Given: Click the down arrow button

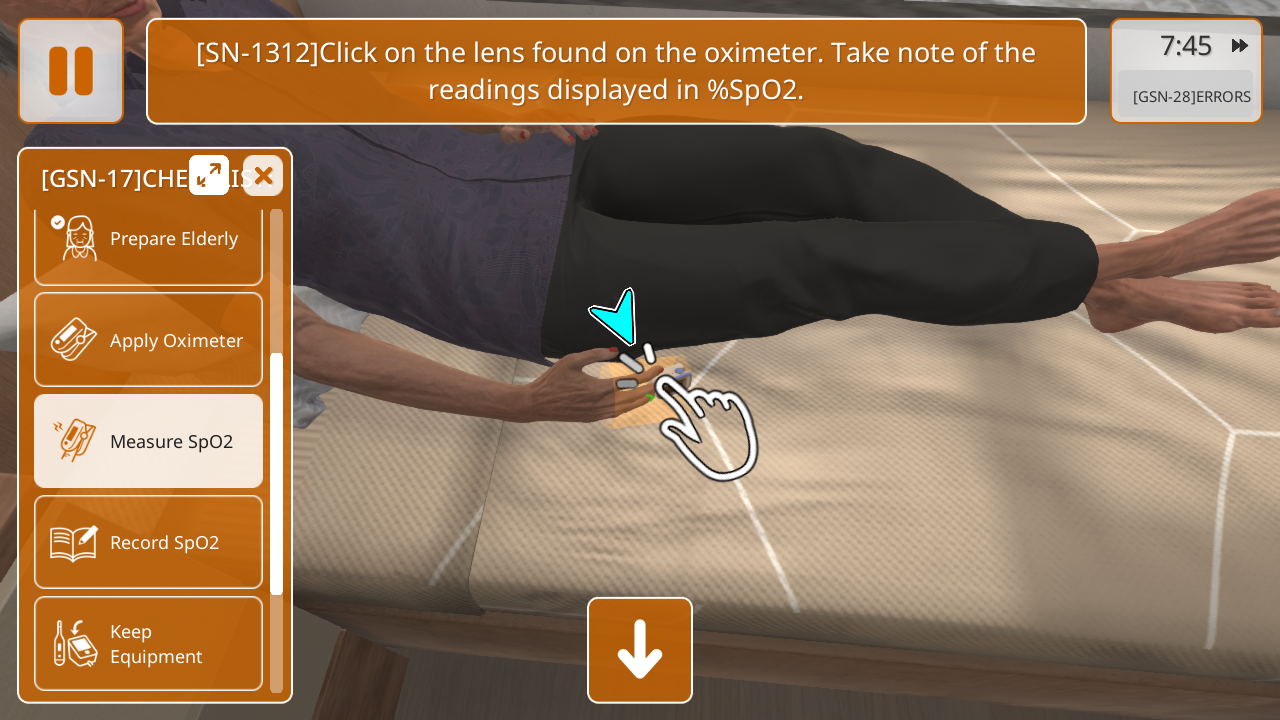Looking at the screenshot, I should click(640, 650).
